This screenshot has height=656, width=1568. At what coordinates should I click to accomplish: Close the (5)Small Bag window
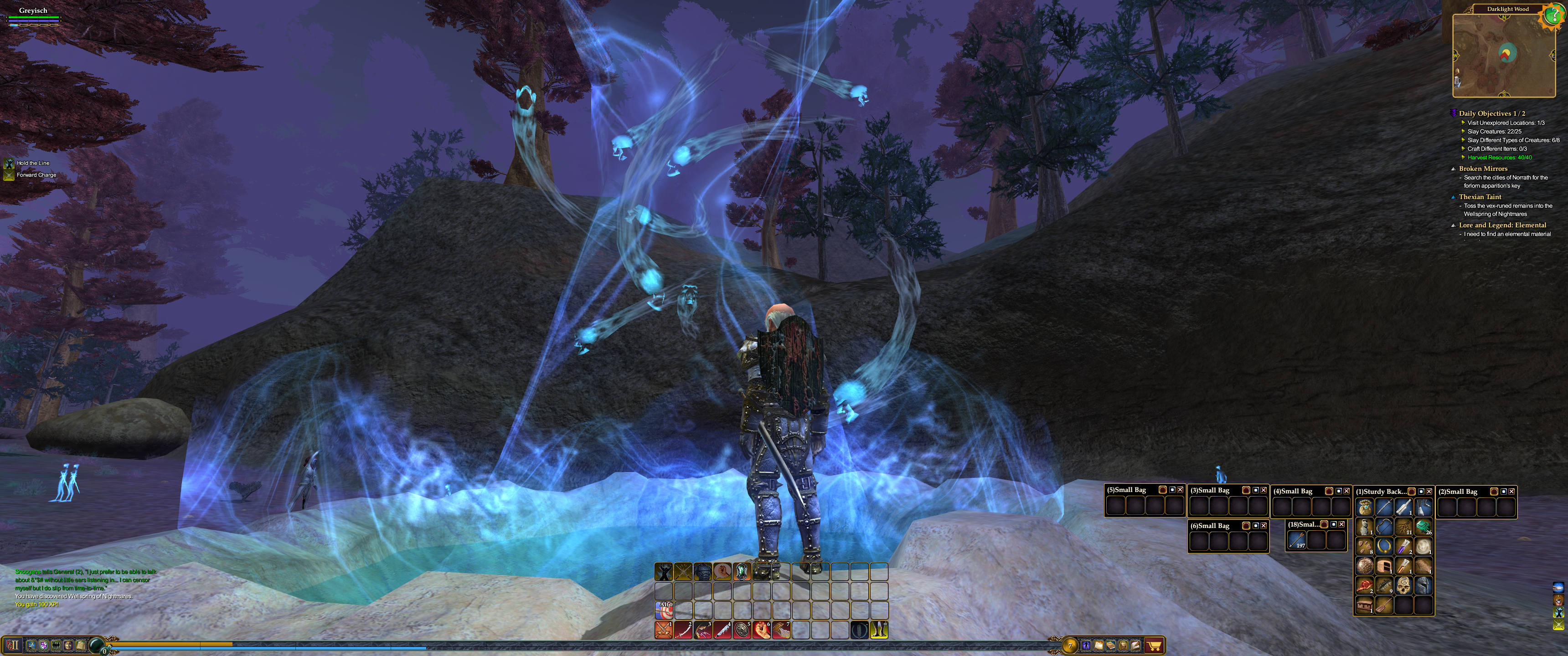(x=1180, y=490)
